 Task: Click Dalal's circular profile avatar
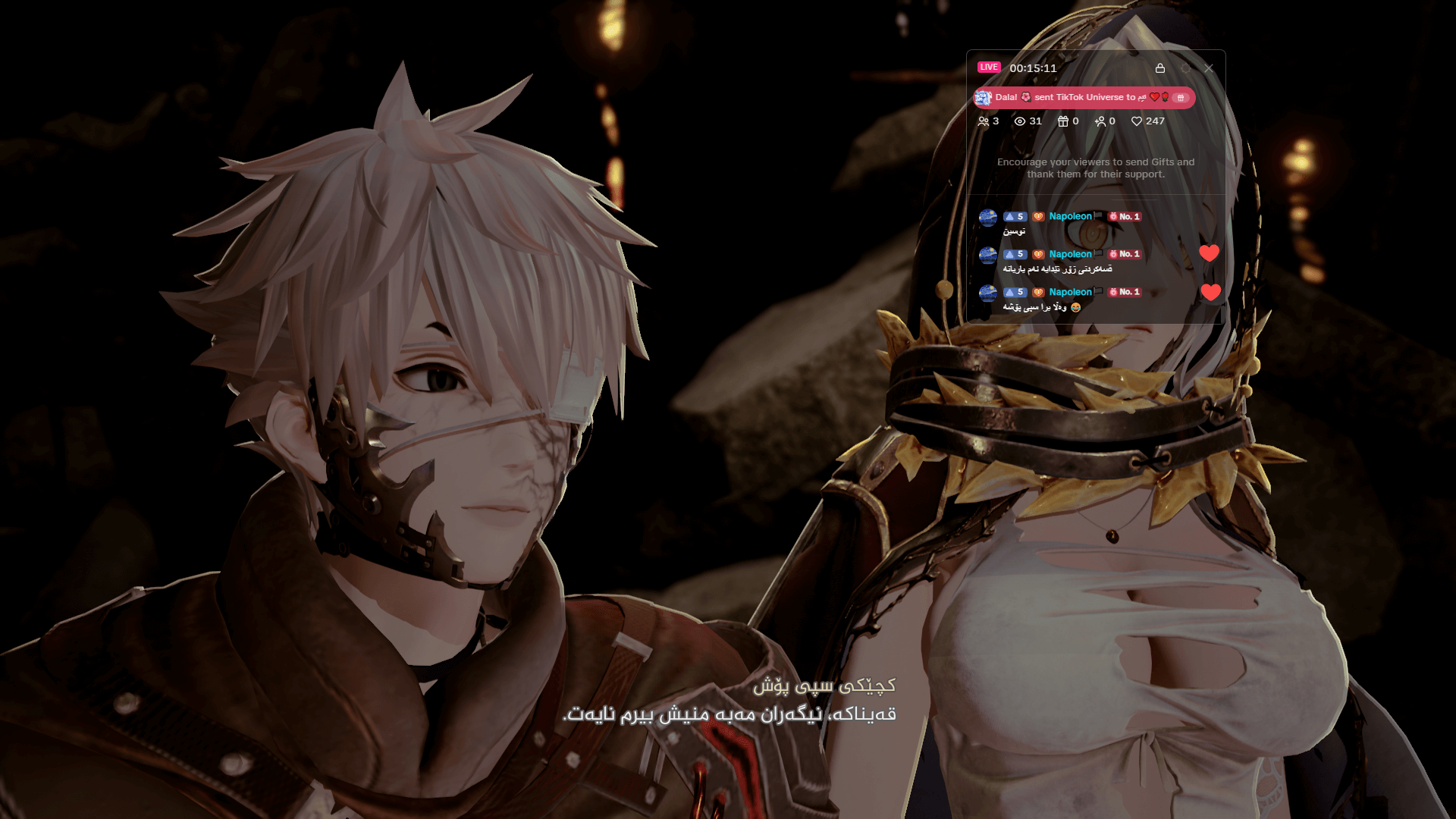coord(984,97)
